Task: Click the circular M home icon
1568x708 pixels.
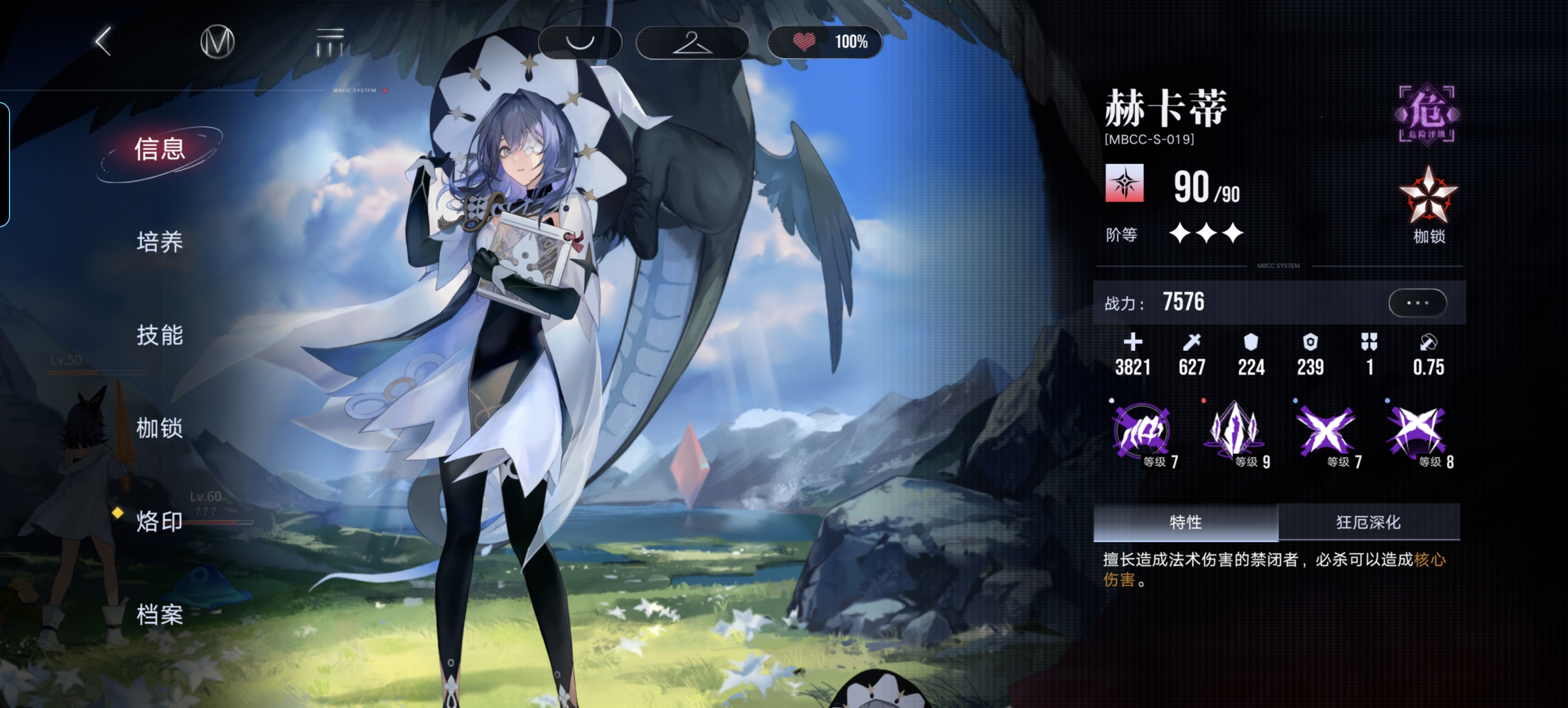Action: (x=217, y=41)
